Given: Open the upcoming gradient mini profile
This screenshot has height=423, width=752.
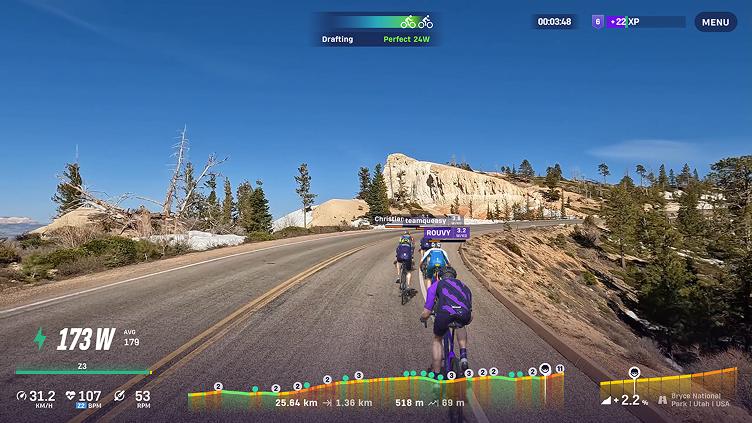Looking at the screenshot, I should click(667, 384).
